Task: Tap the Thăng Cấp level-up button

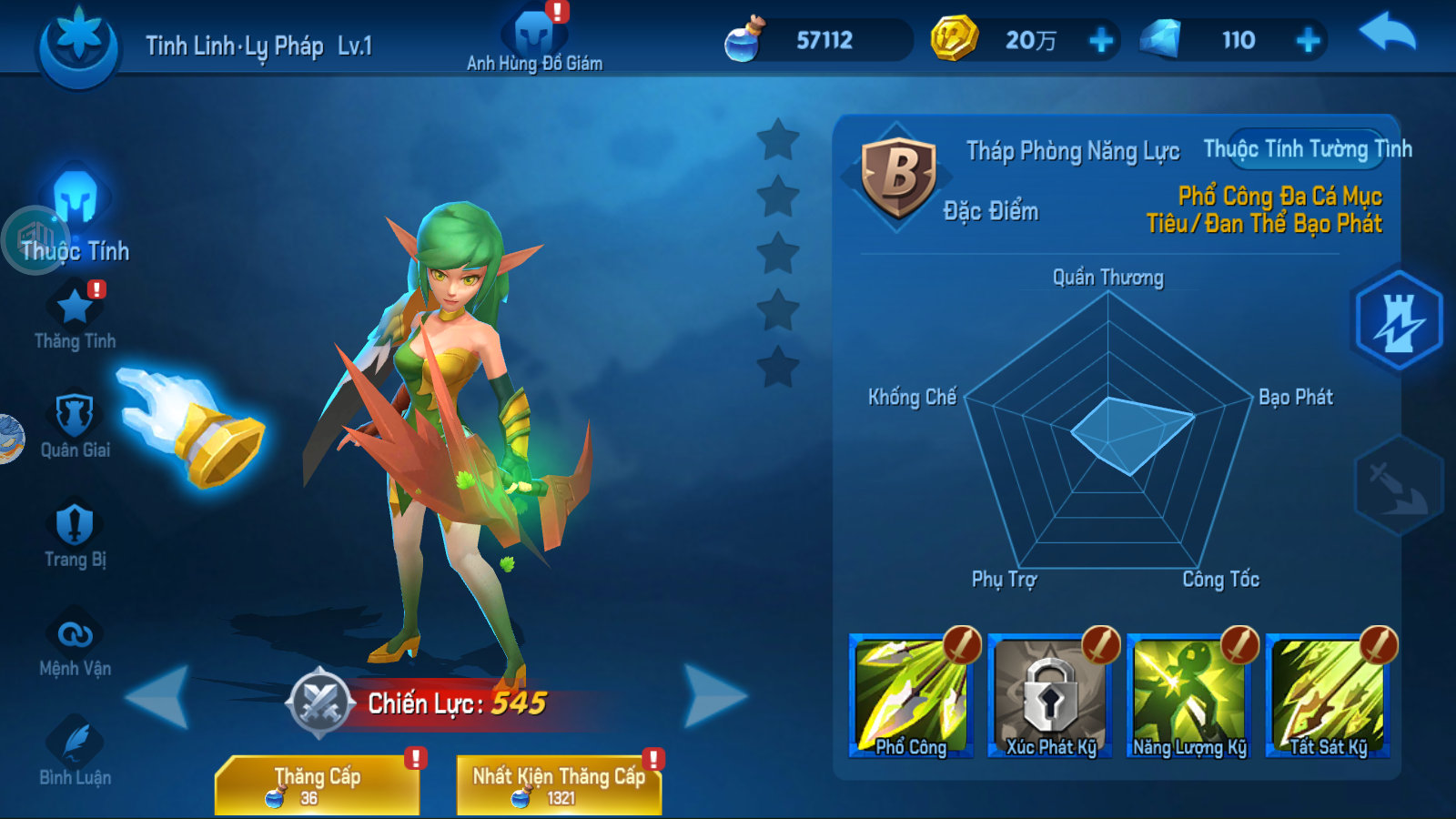Action: tap(317, 784)
